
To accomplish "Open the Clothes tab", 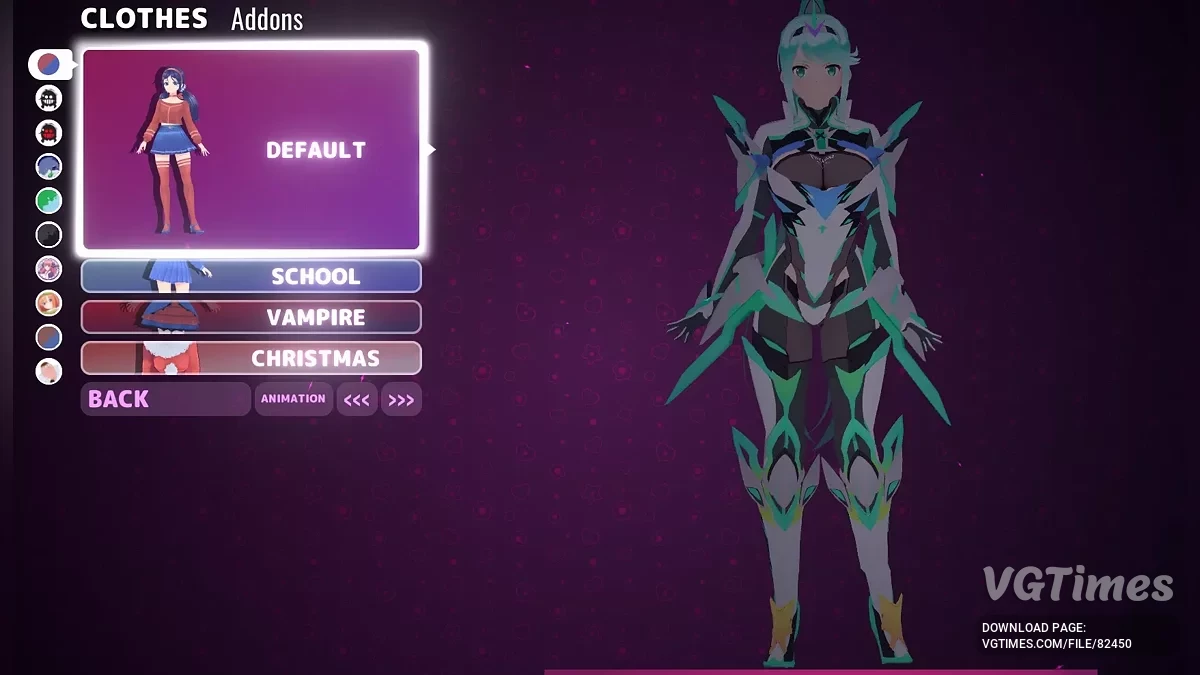I will point(144,18).
